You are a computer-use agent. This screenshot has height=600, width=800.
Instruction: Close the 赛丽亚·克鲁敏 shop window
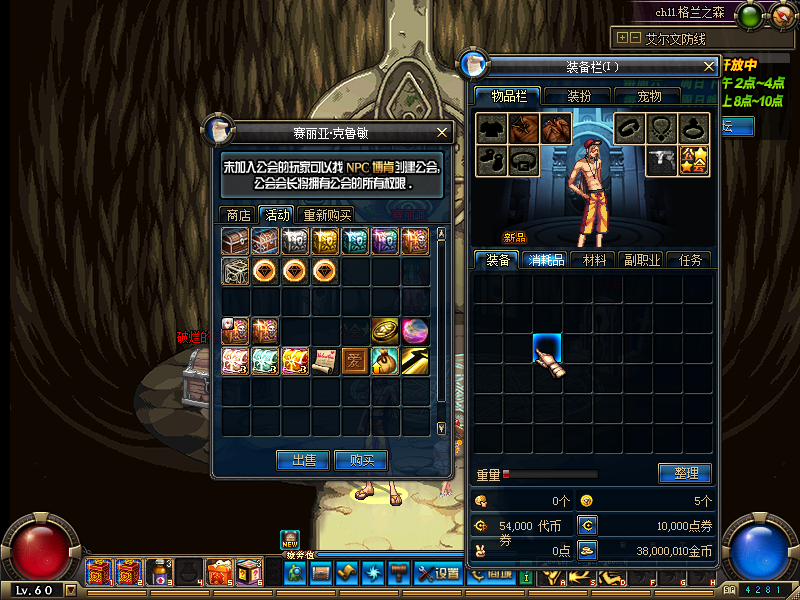[x=443, y=132]
